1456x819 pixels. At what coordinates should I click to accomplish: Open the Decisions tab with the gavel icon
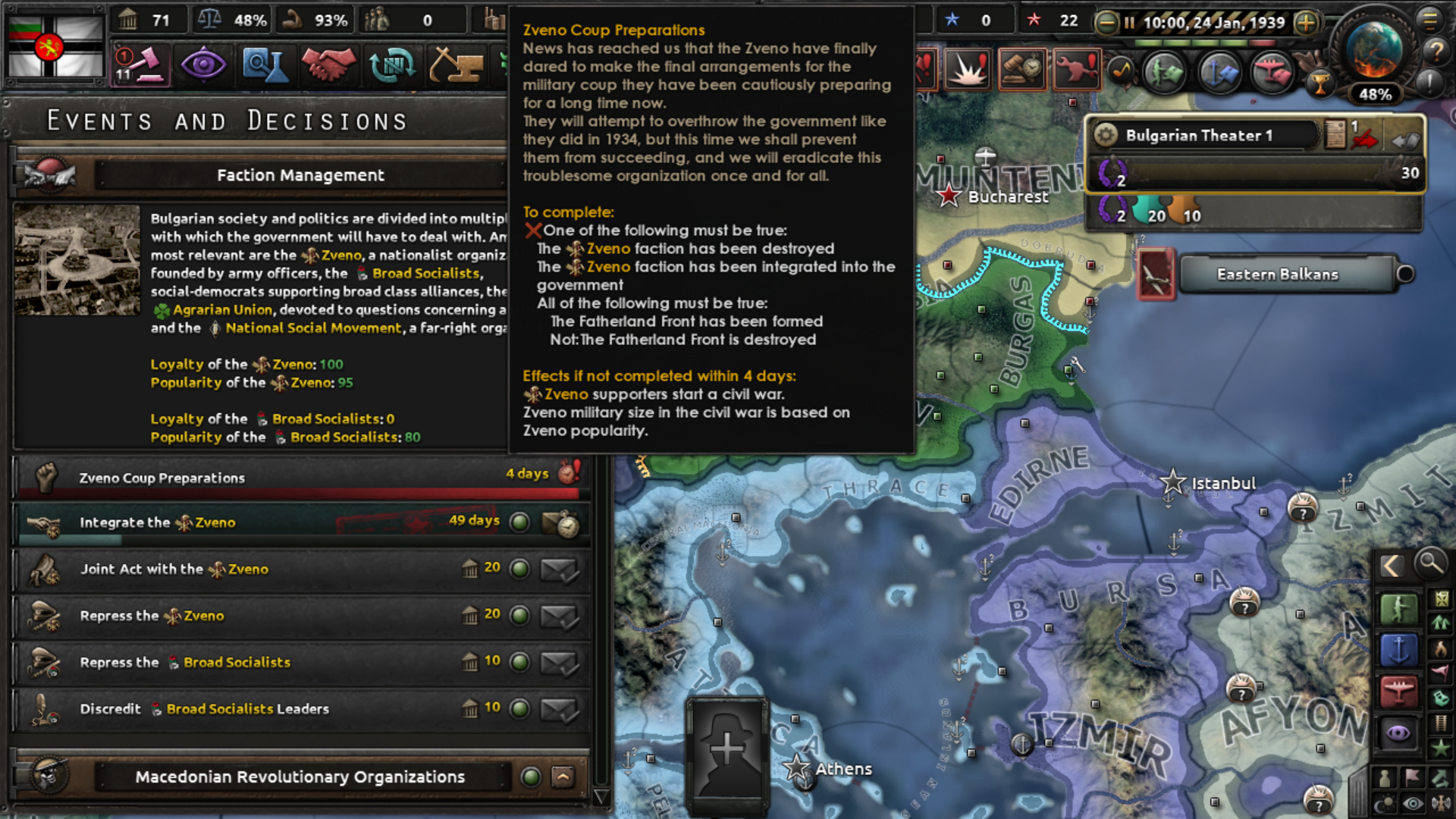[x=140, y=65]
